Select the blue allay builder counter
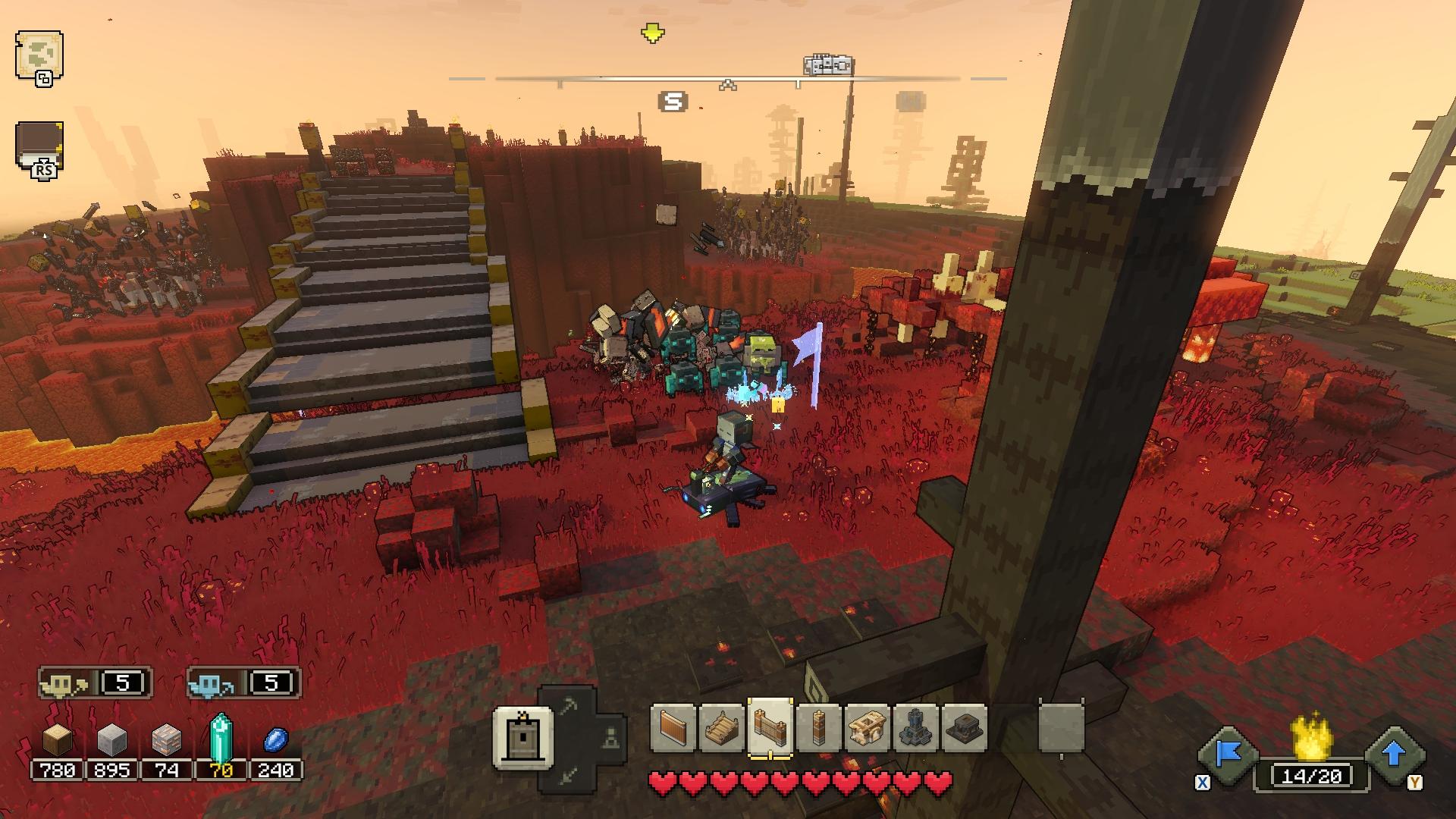 [x=243, y=683]
